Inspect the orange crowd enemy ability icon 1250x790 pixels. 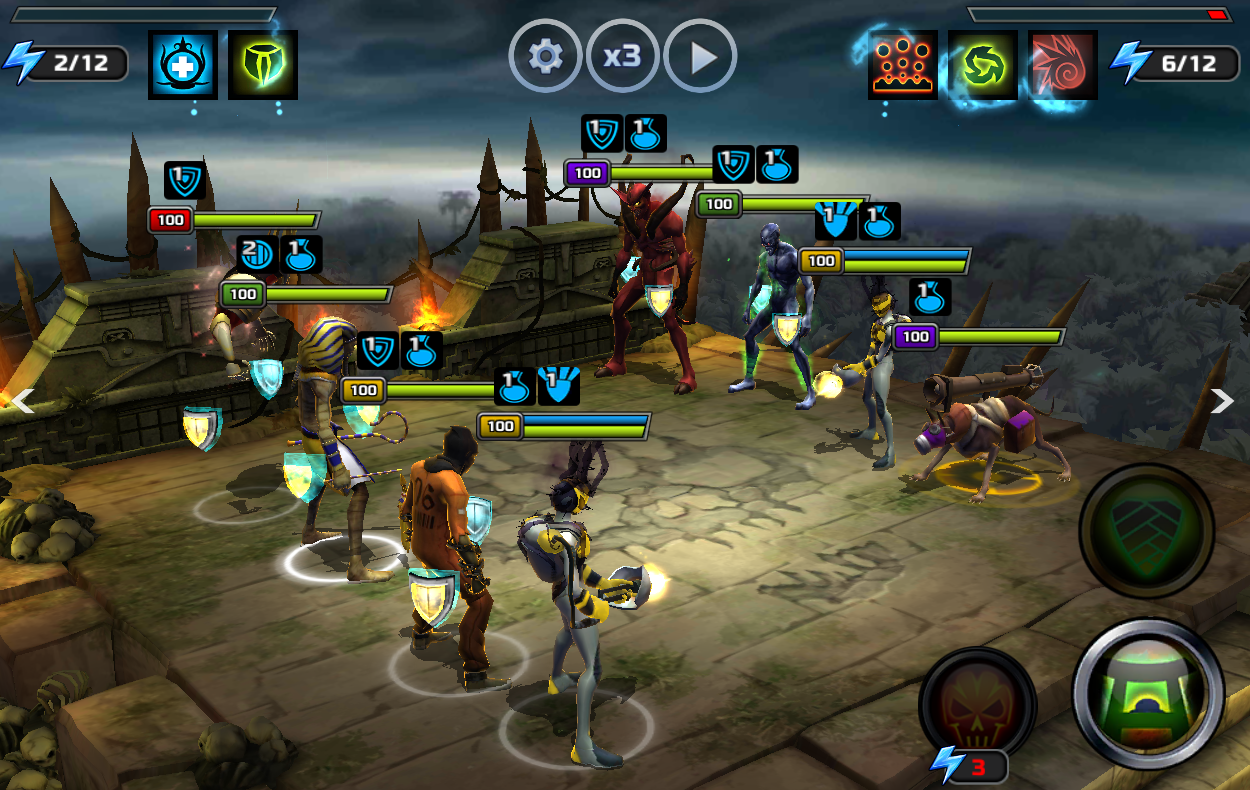pyautogui.click(x=903, y=65)
